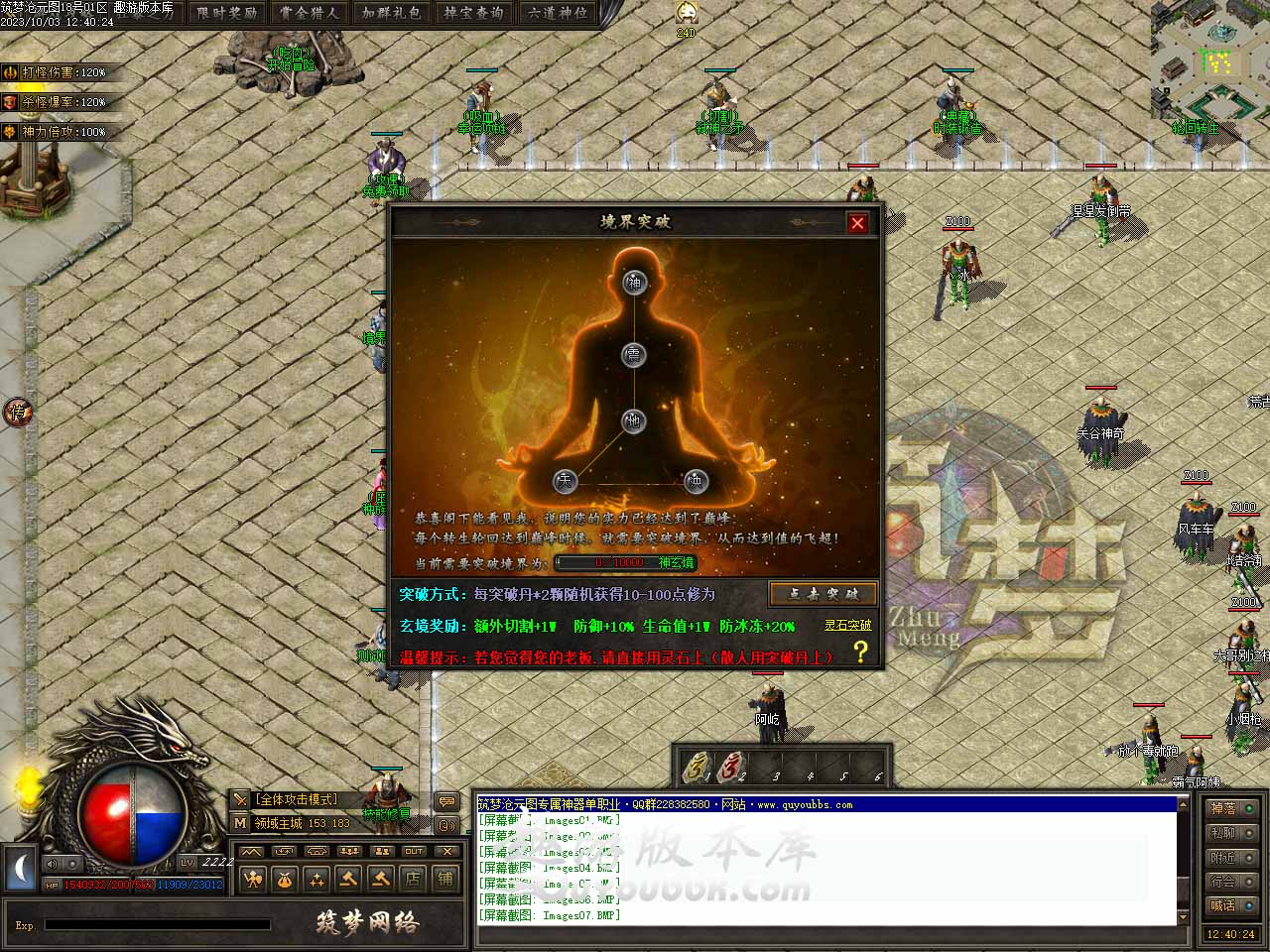The image size is (1270, 952).
Task: Open the money bag inventory button
Action: [285, 879]
